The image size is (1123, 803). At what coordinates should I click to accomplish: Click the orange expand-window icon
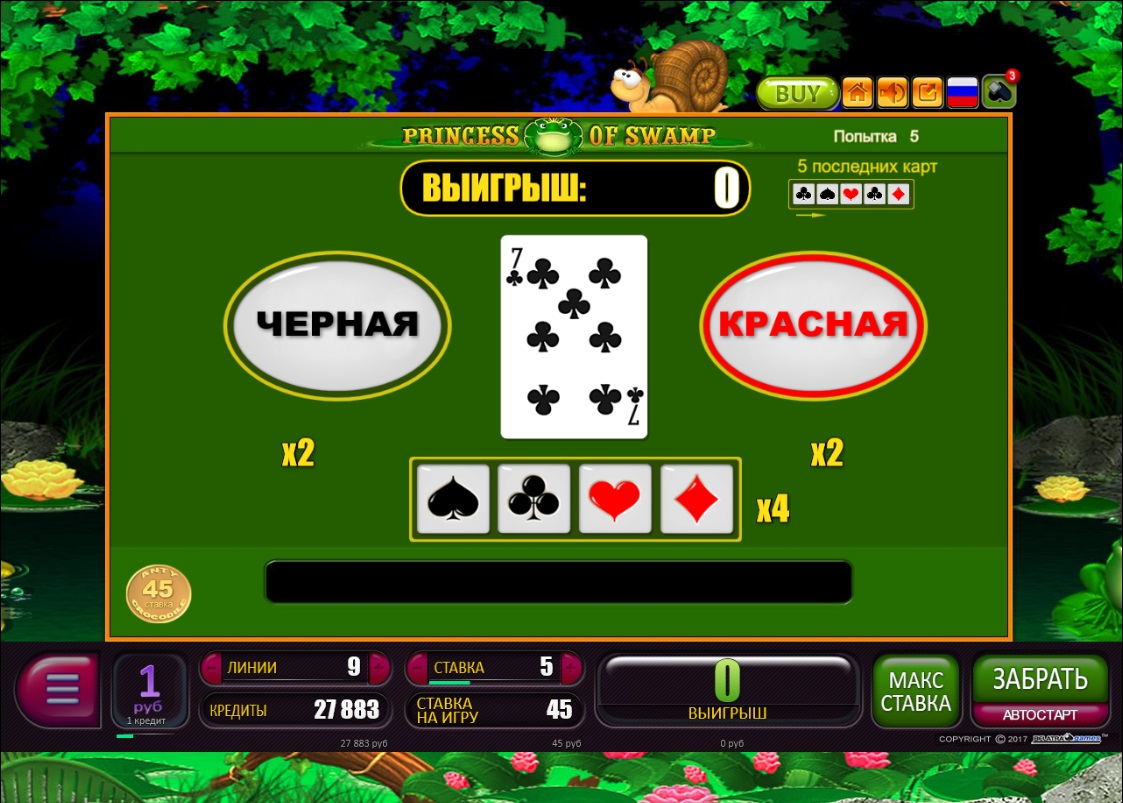pos(927,93)
